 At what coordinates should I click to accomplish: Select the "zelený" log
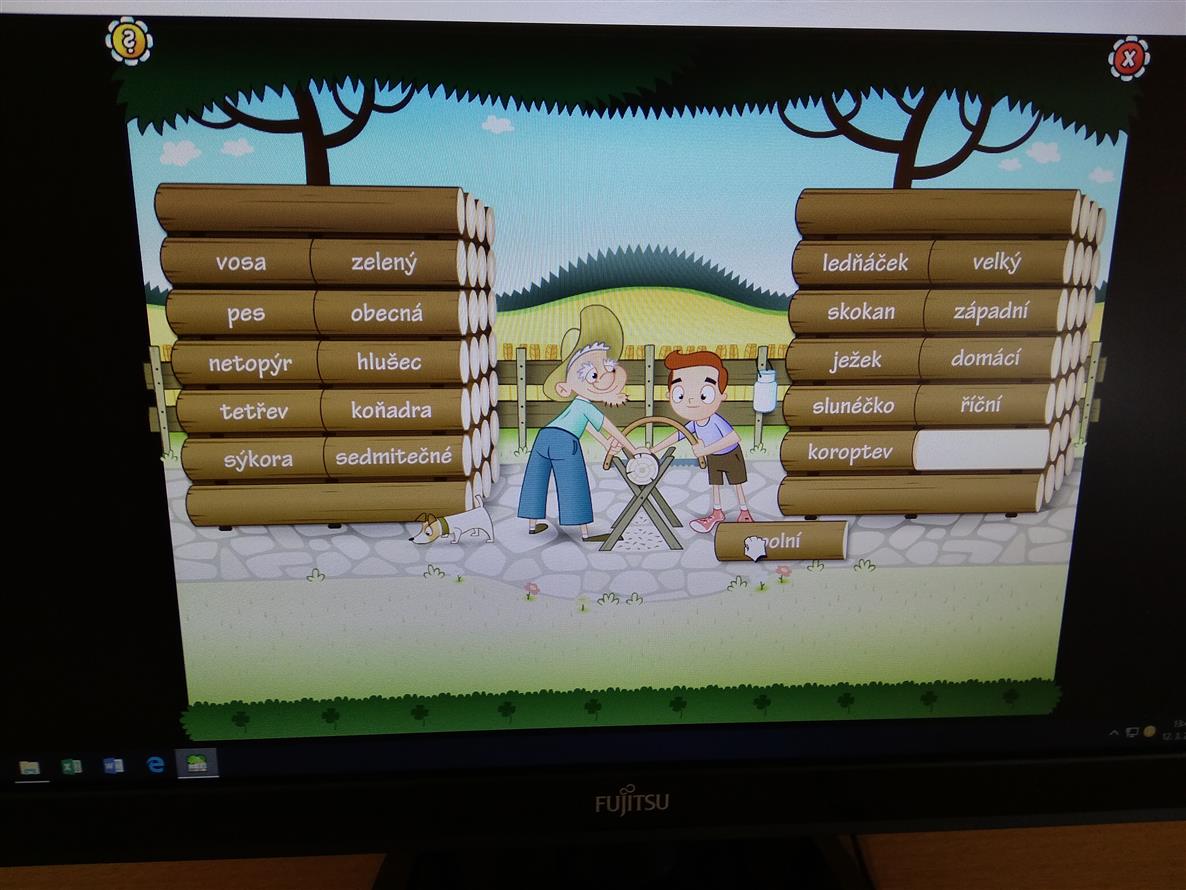tap(385, 263)
